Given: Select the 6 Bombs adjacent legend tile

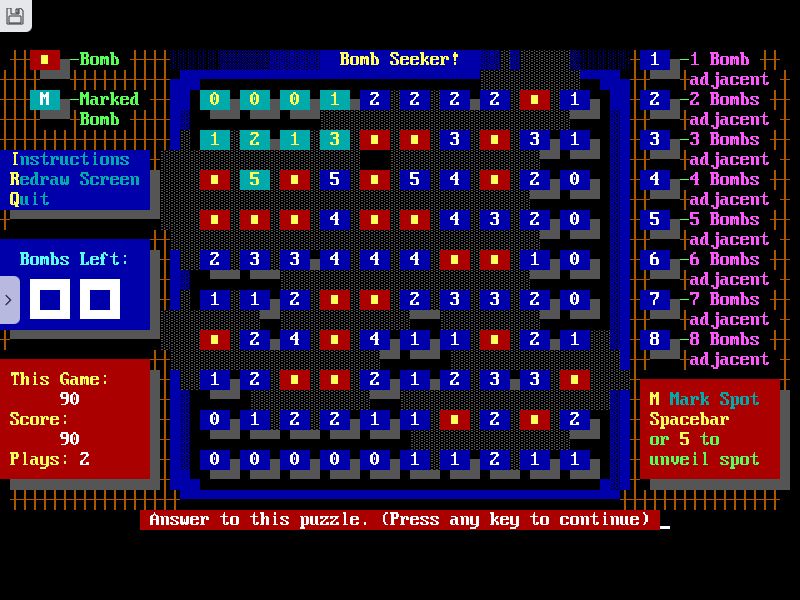Looking at the screenshot, I should click(655, 259).
